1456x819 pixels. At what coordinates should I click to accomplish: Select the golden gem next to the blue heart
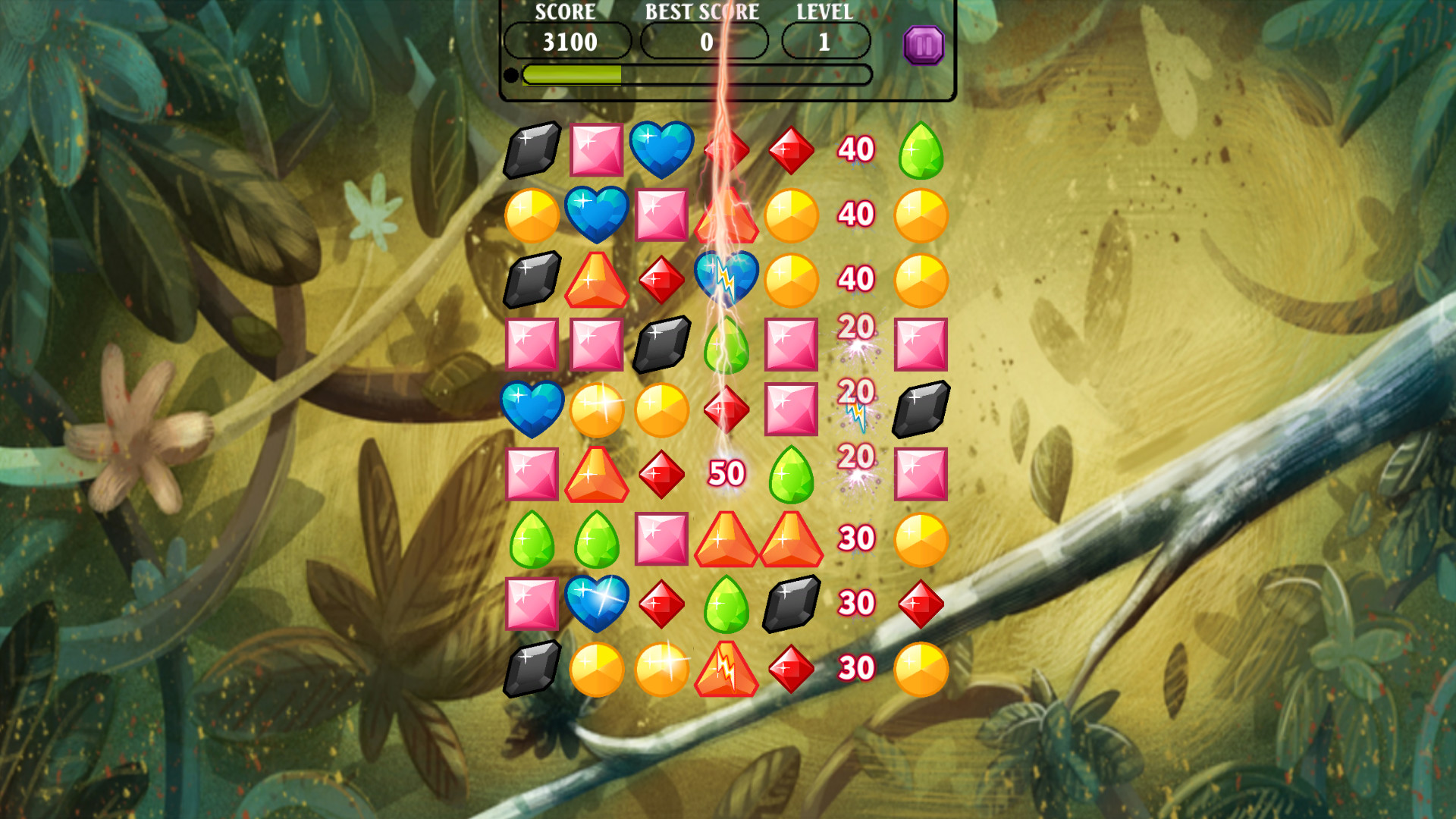(533, 215)
